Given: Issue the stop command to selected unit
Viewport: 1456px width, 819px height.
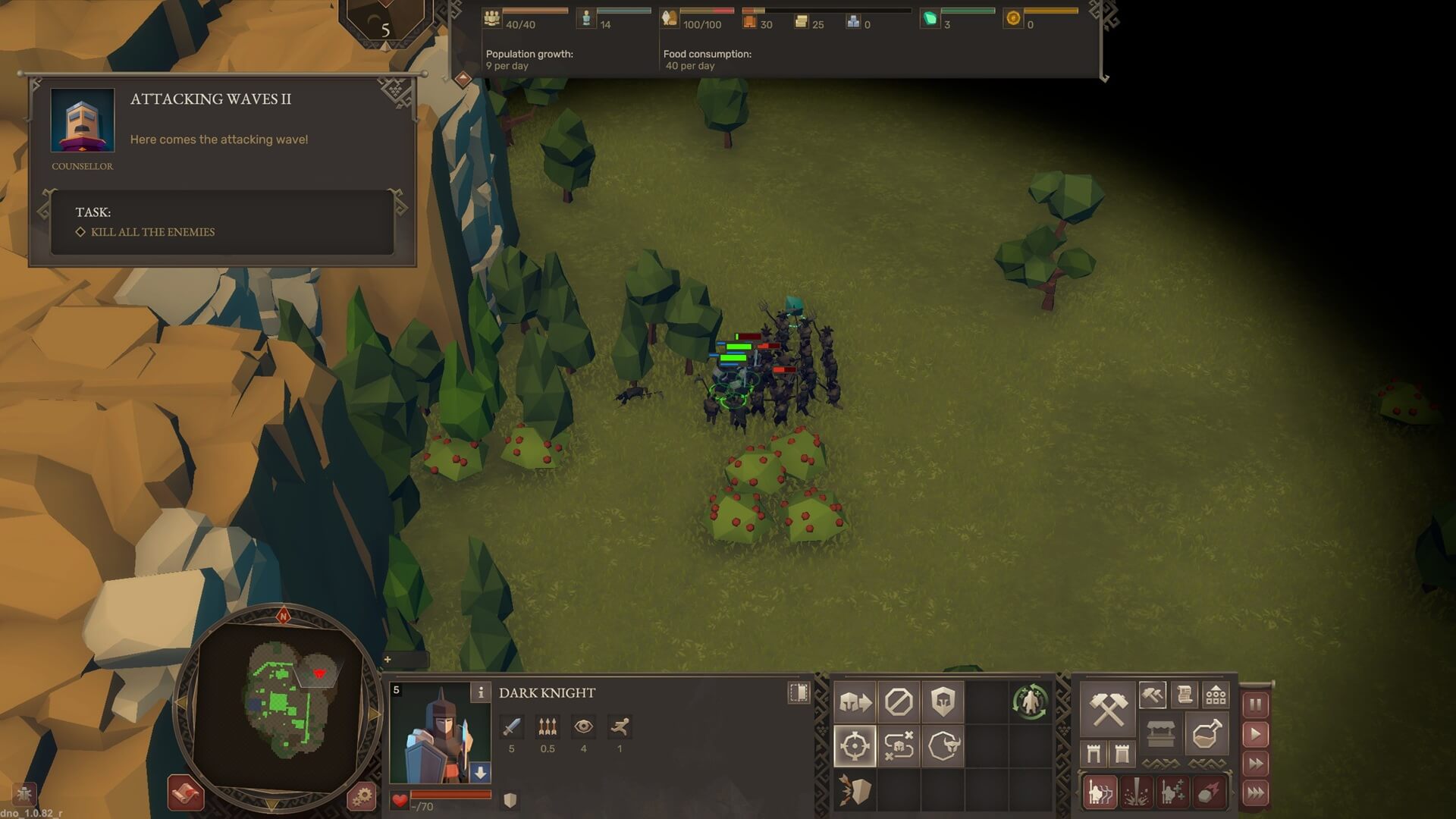Looking at the screenshot, I should (x=899, y=702).
